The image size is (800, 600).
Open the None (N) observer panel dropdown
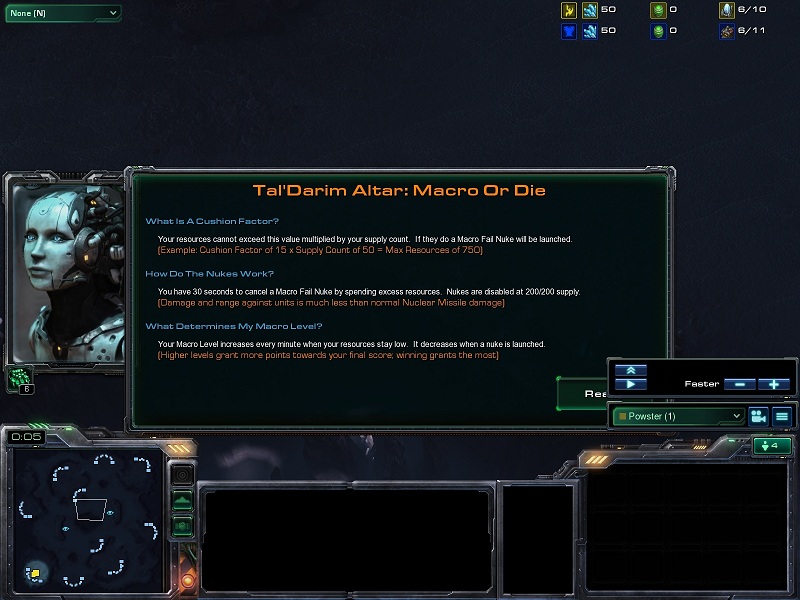[62, 13]
